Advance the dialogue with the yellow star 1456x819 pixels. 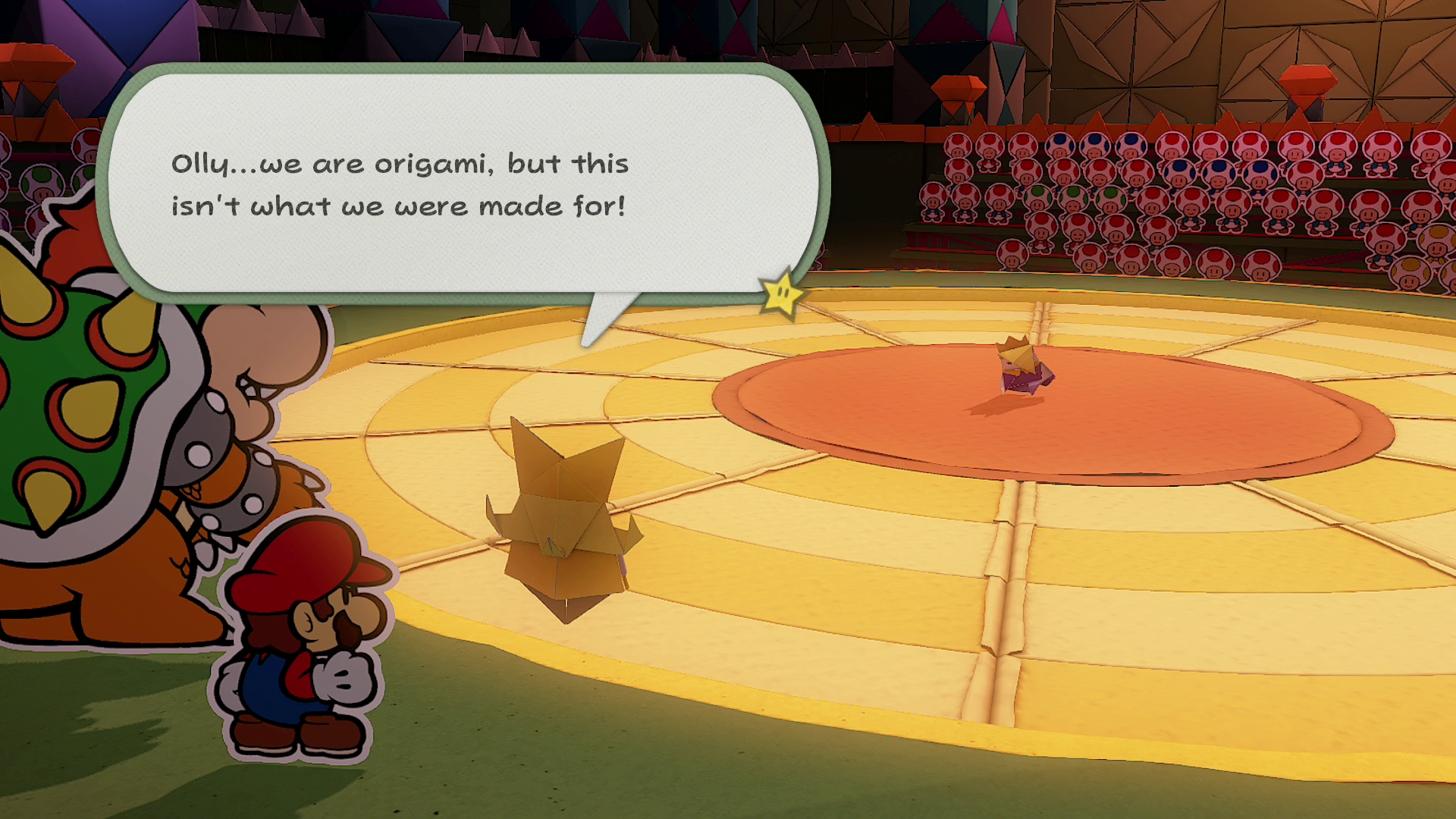click(782, 293)
